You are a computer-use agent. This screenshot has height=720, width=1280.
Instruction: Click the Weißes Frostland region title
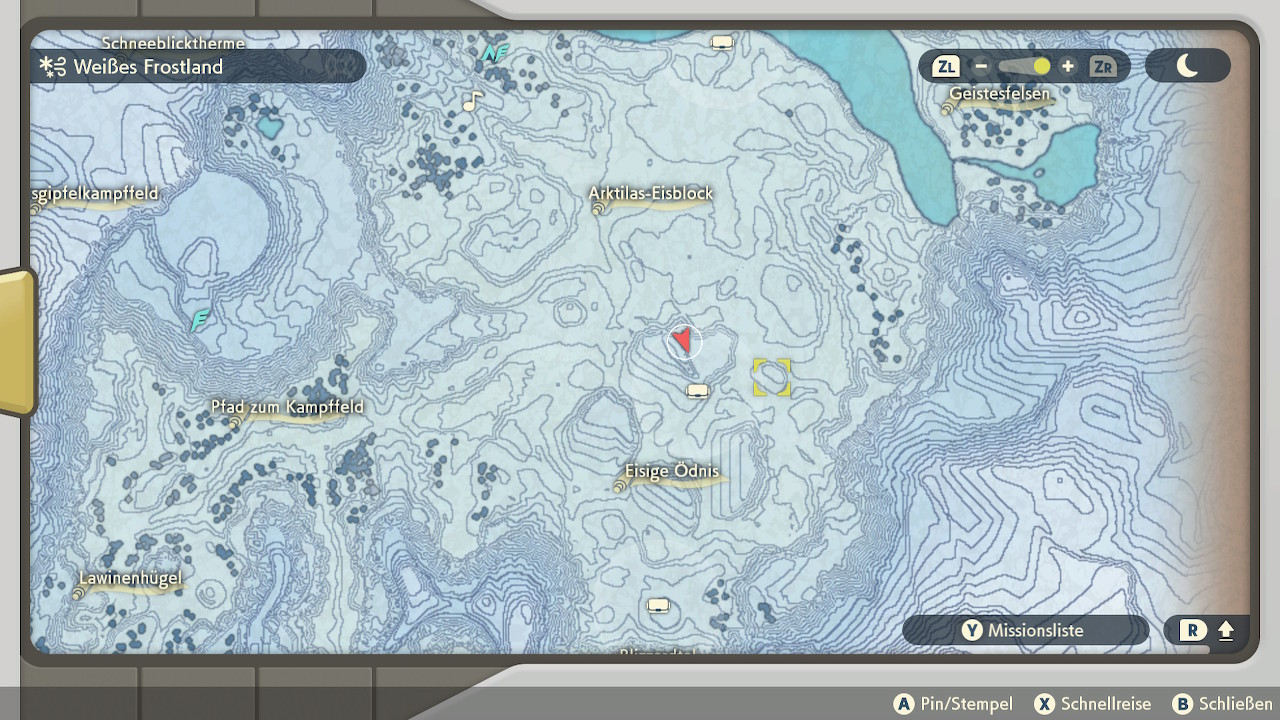pyautogui.click(x=148, y=67)
